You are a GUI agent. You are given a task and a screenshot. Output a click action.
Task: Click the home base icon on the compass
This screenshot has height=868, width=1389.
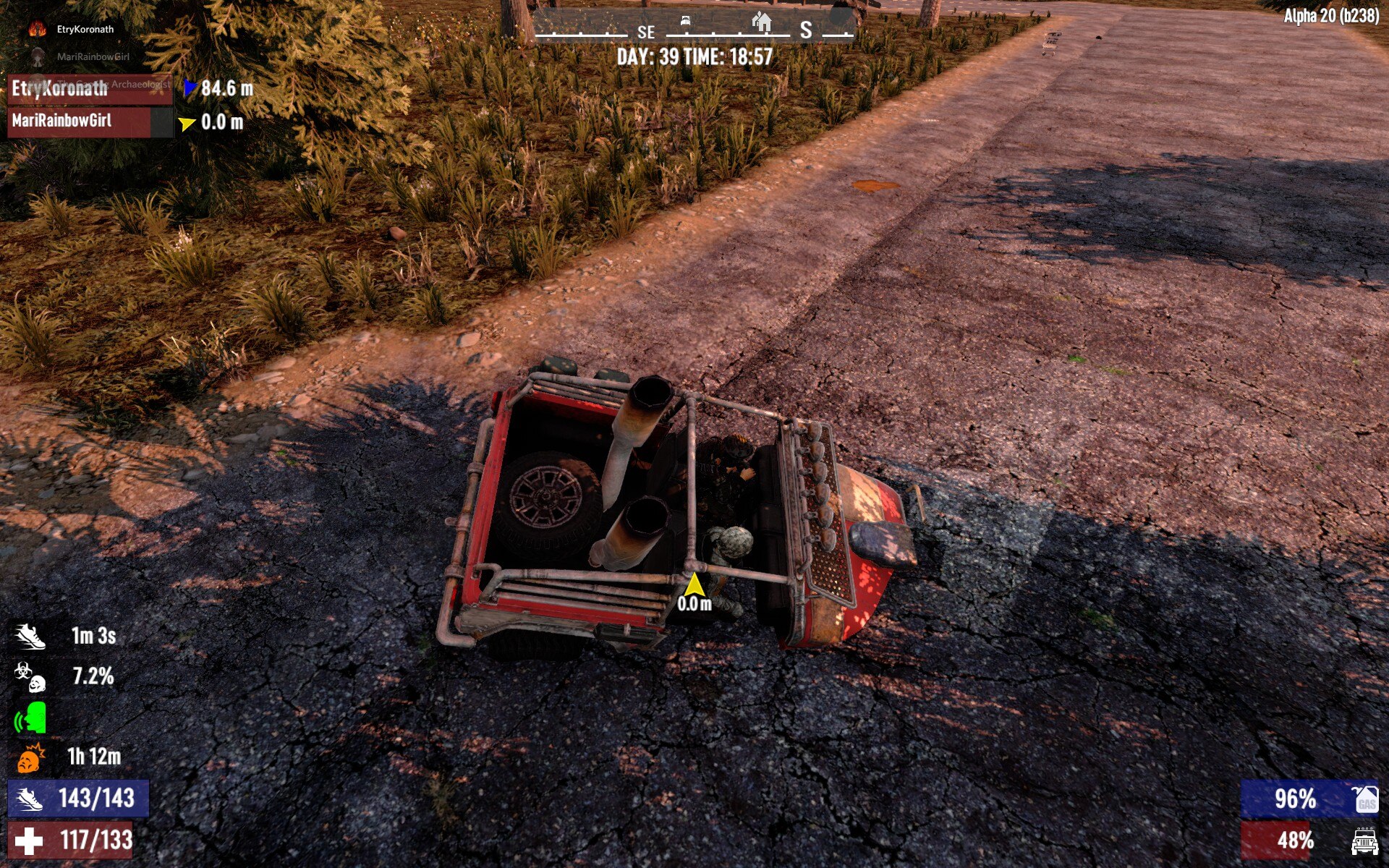coord(761,22)
